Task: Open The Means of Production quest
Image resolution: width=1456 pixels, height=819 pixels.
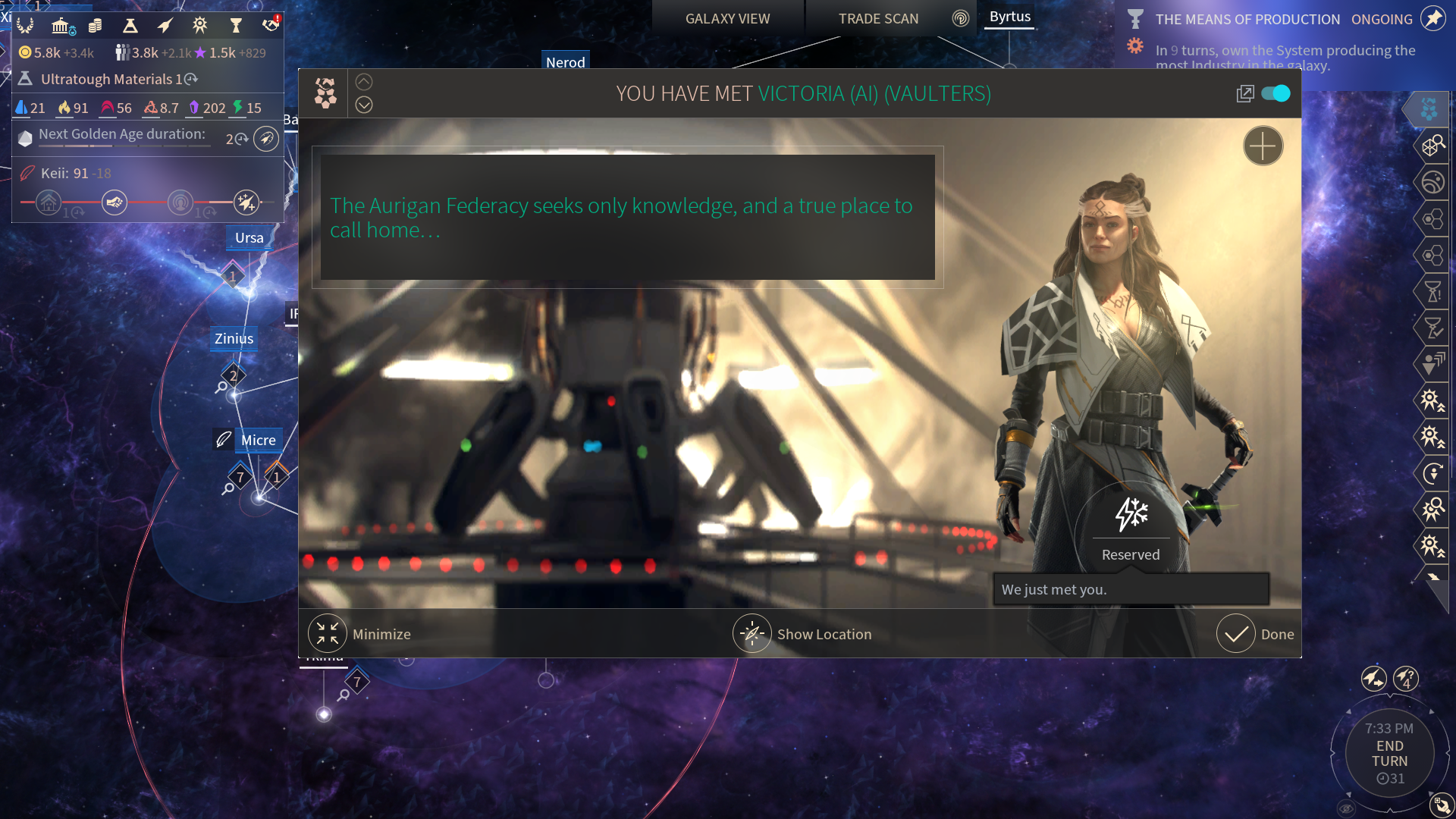Action: (1247, 19)
